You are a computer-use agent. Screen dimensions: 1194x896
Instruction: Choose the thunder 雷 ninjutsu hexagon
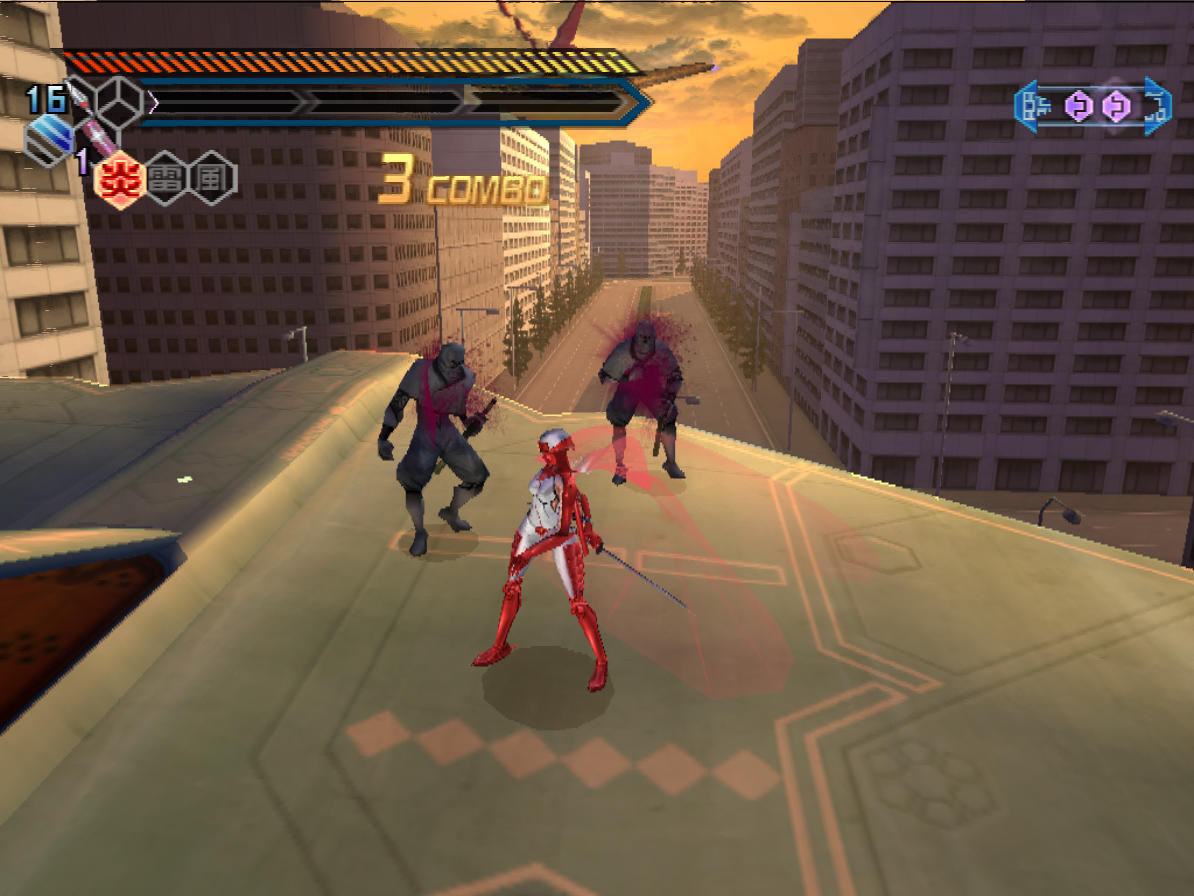[x=167, y=180]
